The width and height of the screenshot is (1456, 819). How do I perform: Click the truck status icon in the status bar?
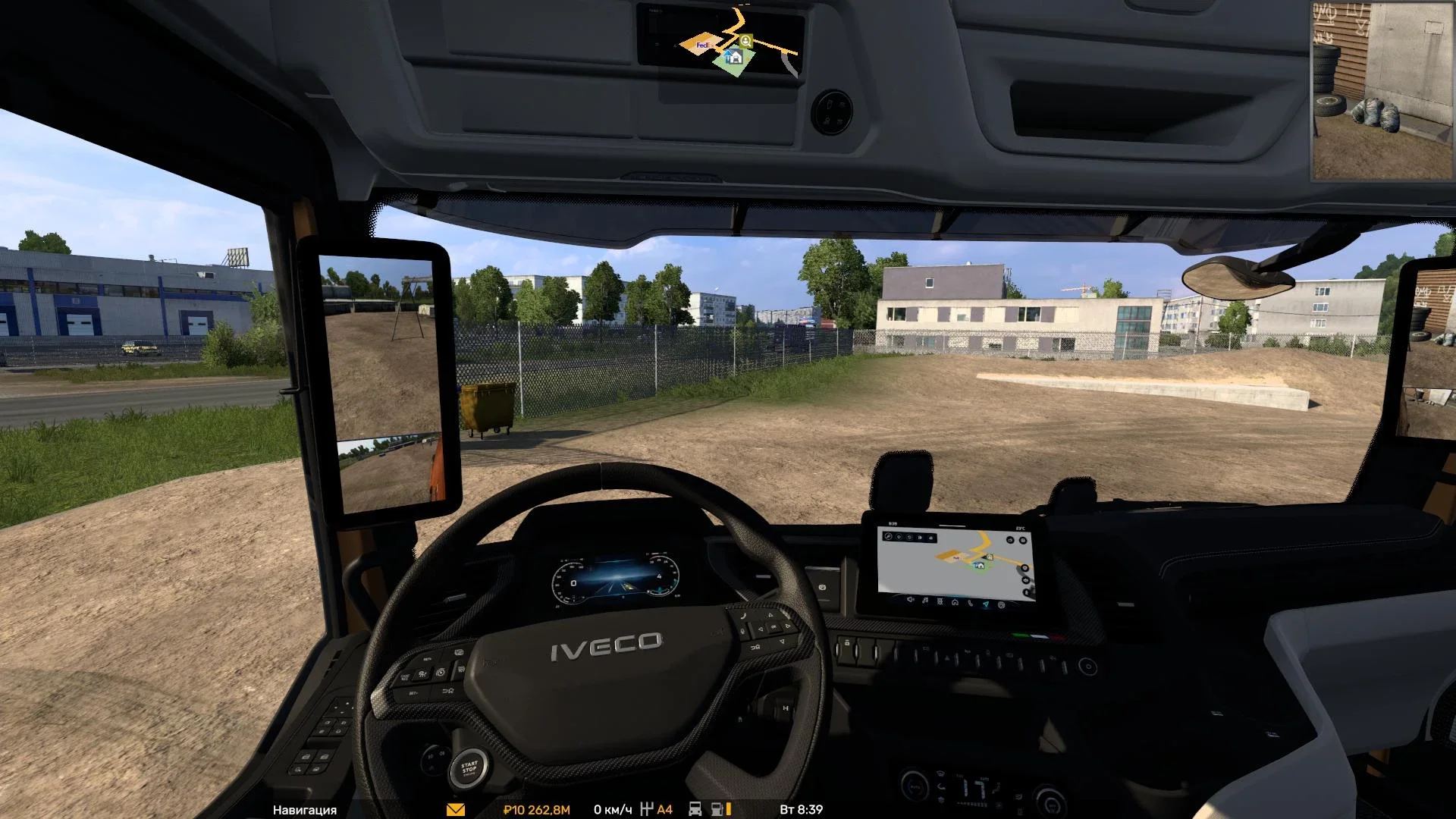point(695,809)
